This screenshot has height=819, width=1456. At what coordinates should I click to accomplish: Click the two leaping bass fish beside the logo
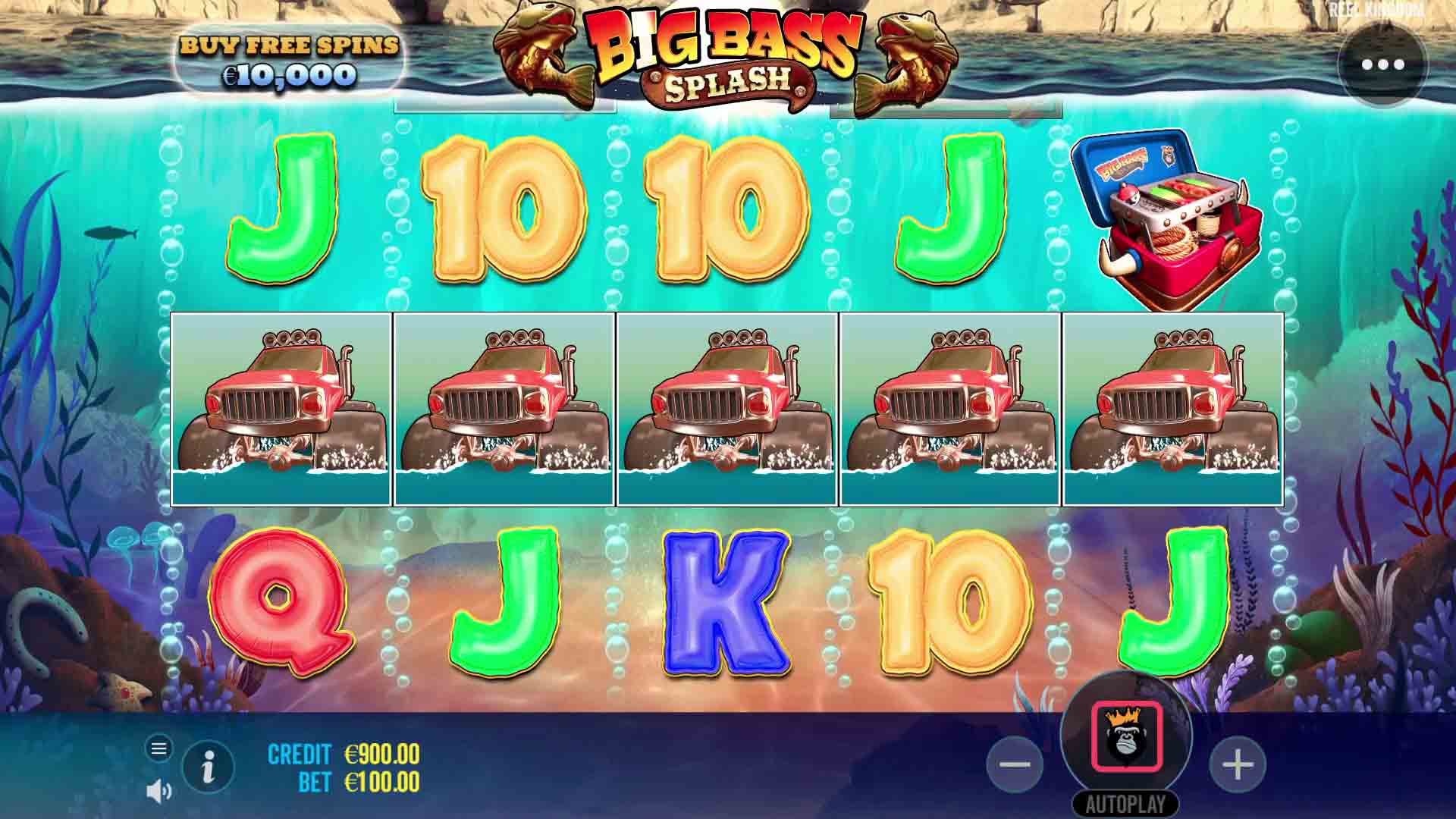546,53
